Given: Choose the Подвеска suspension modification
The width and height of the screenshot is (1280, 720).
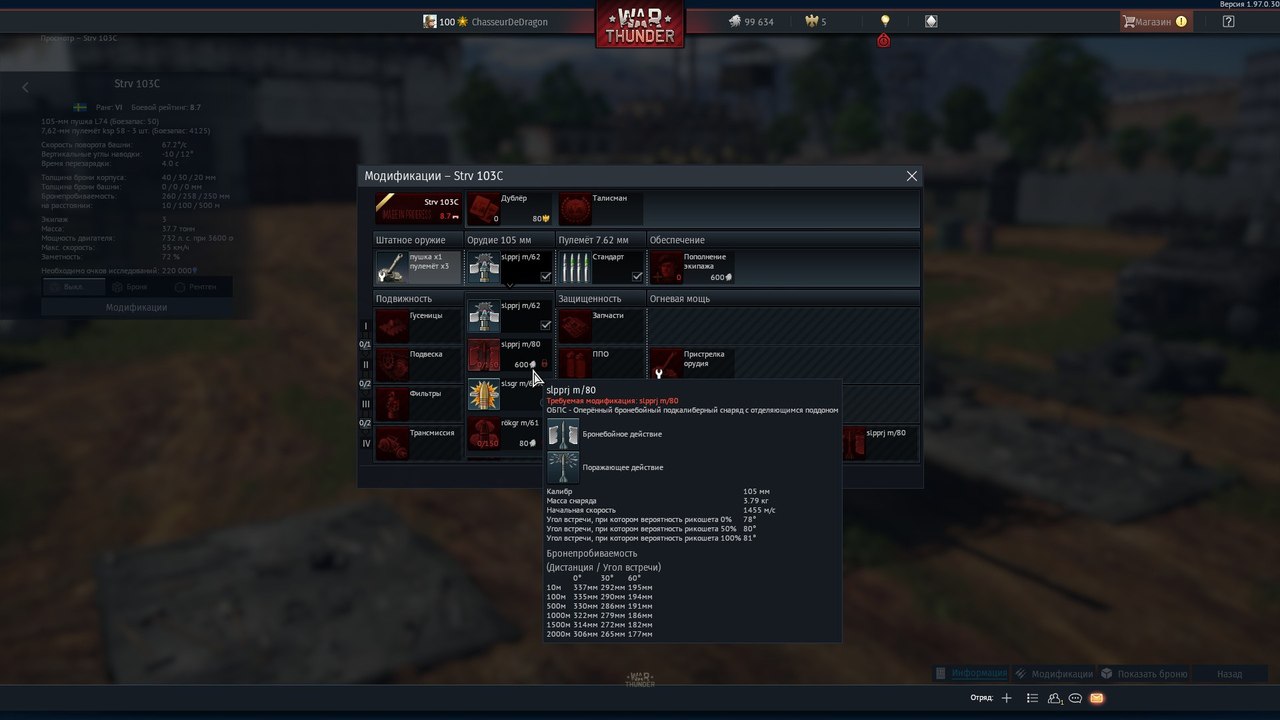Looking at the screenshot, I should click(418, 364).
